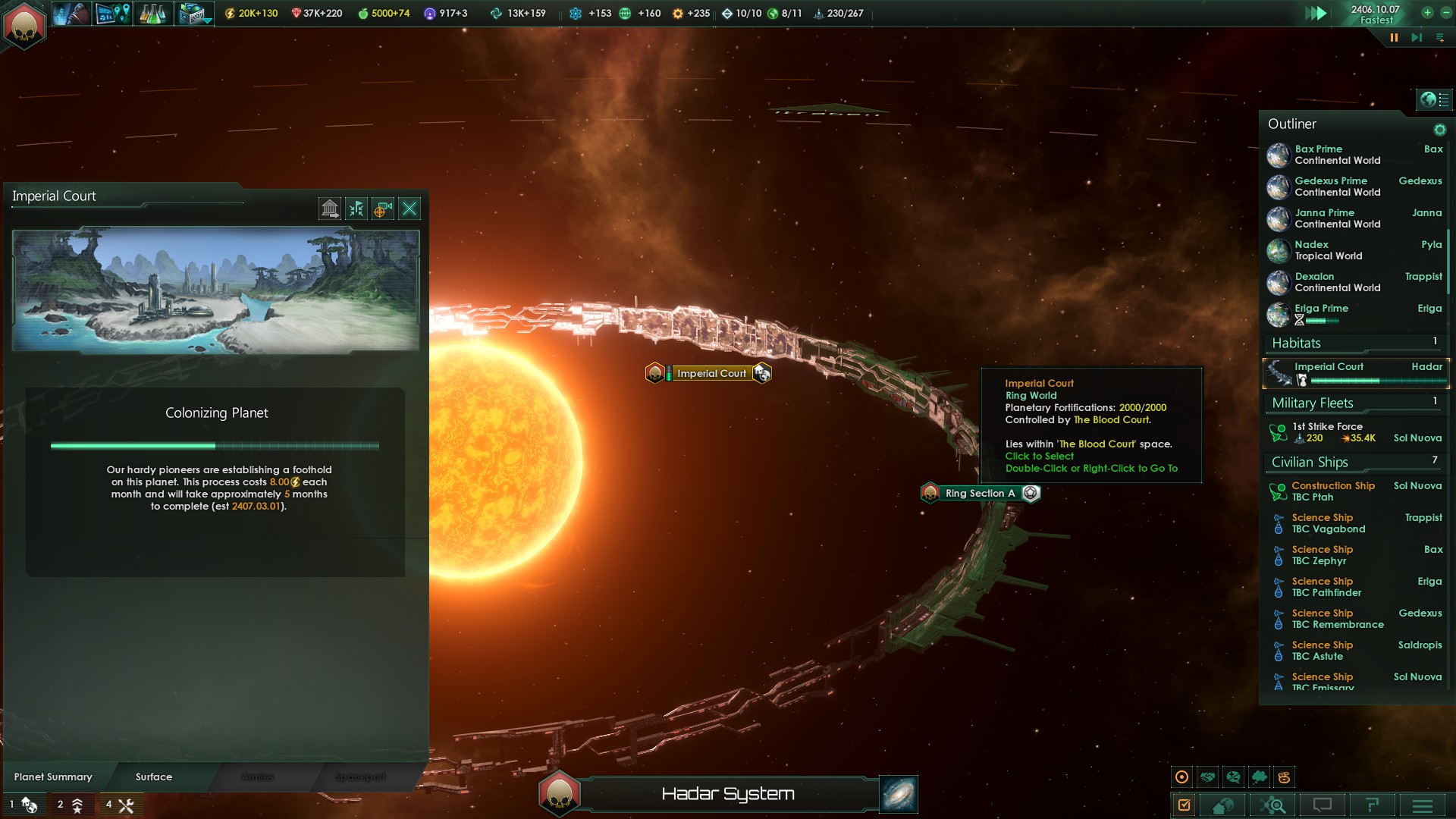Click the camera focus button on planet panel
Viewport: 1456px width, 819px height.
[x=383, y=209]
